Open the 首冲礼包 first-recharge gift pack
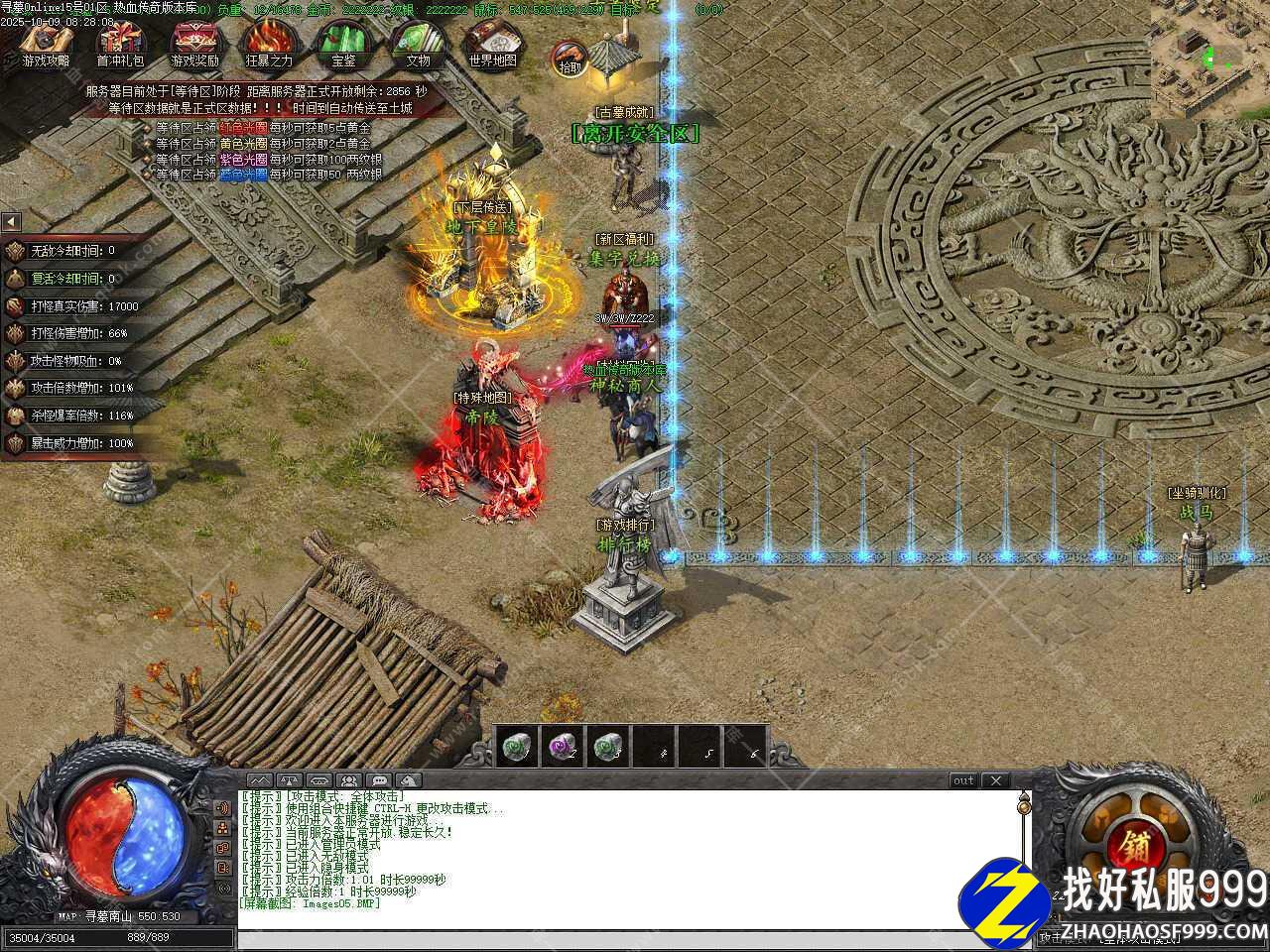Image resolution: width=1270 pixels, height=952 pixels. 120,41
